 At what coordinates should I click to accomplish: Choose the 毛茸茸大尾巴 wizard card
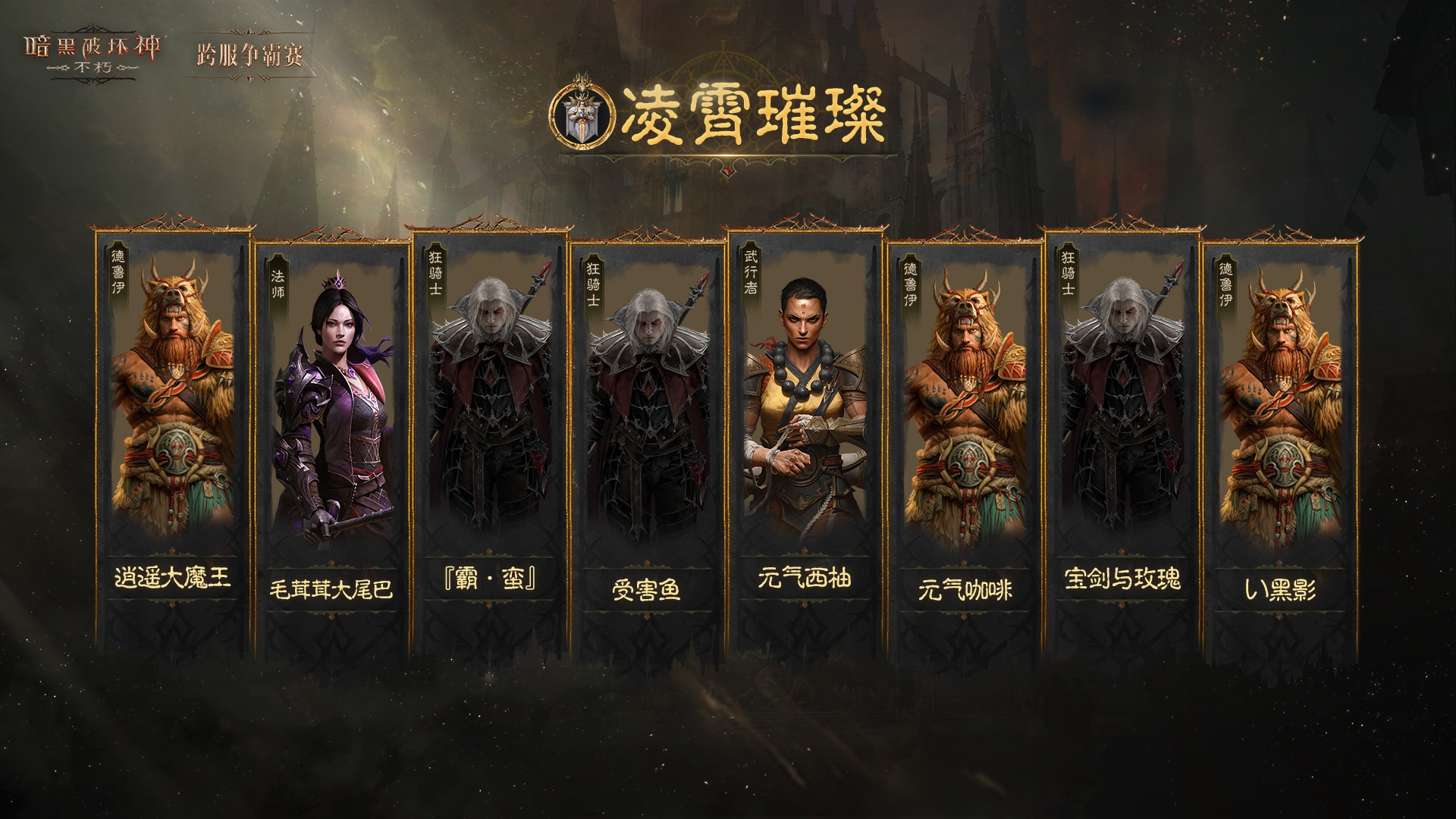331,447
